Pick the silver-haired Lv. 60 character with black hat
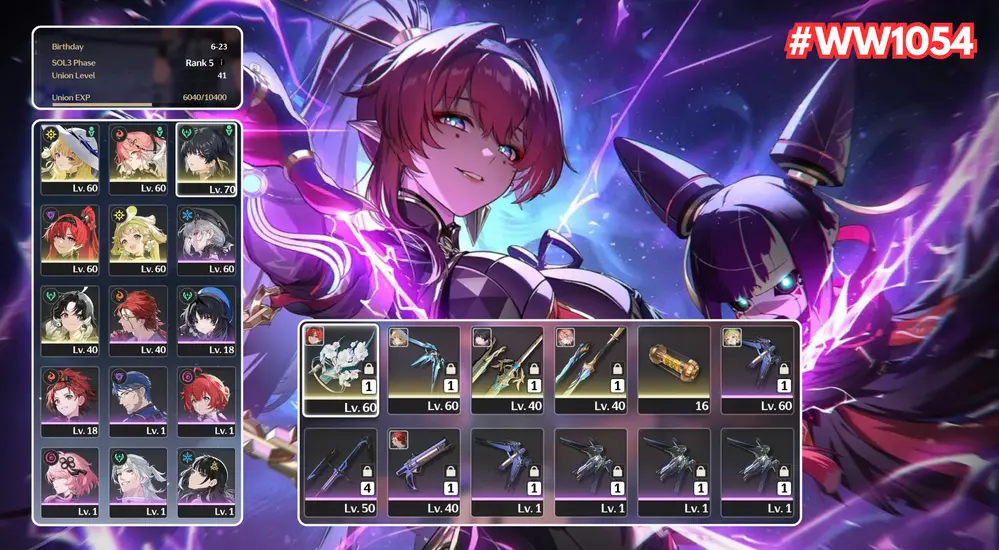Viewport: 999px width, 550px height. point(207,240)
